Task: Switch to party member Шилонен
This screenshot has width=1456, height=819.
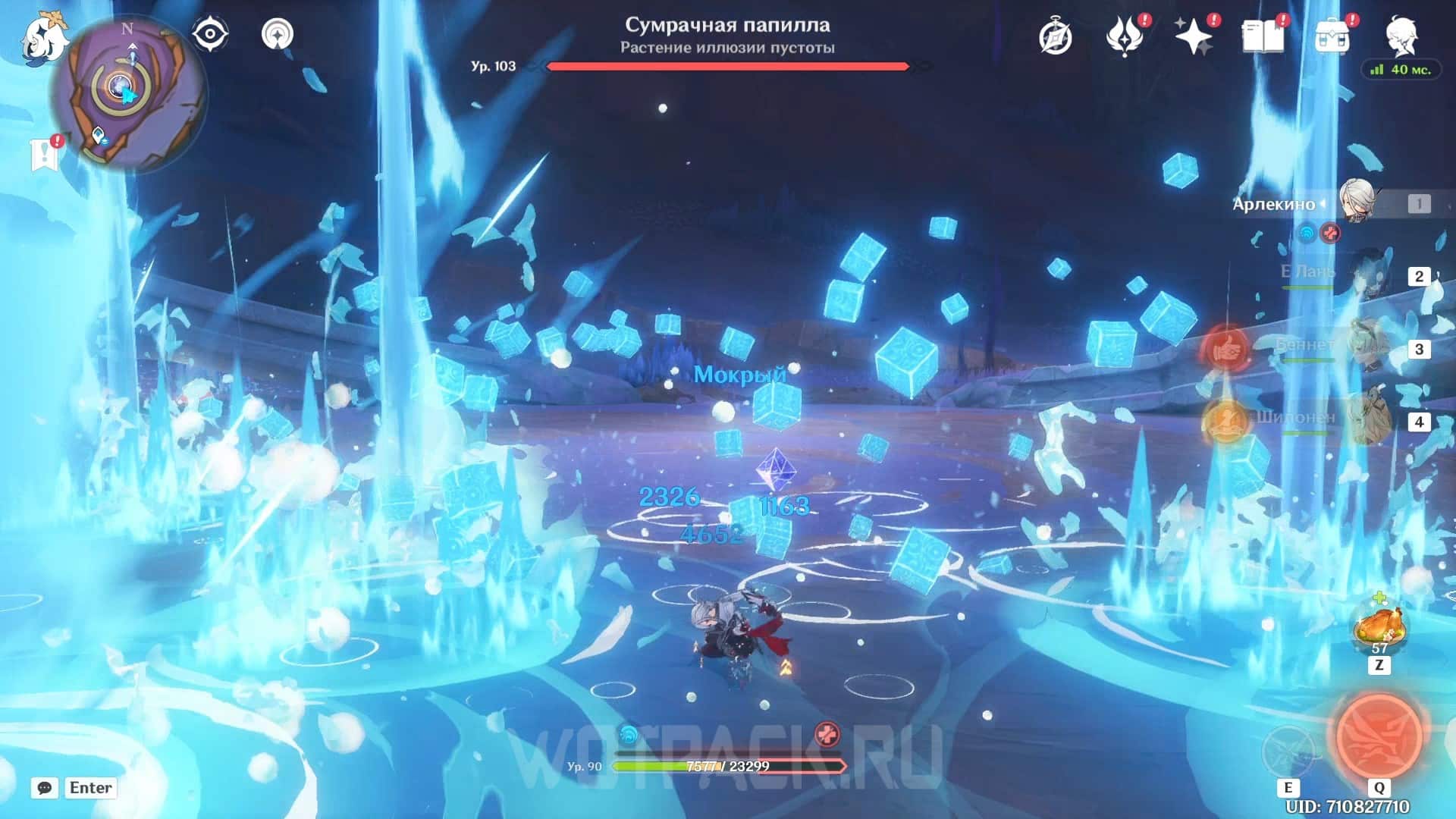Action: pos(1371,421)
